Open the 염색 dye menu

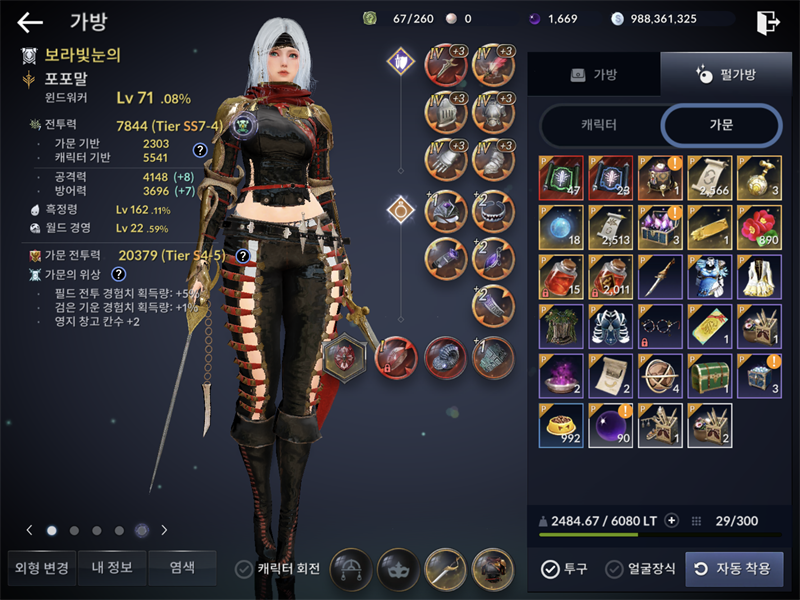point(182,568)
